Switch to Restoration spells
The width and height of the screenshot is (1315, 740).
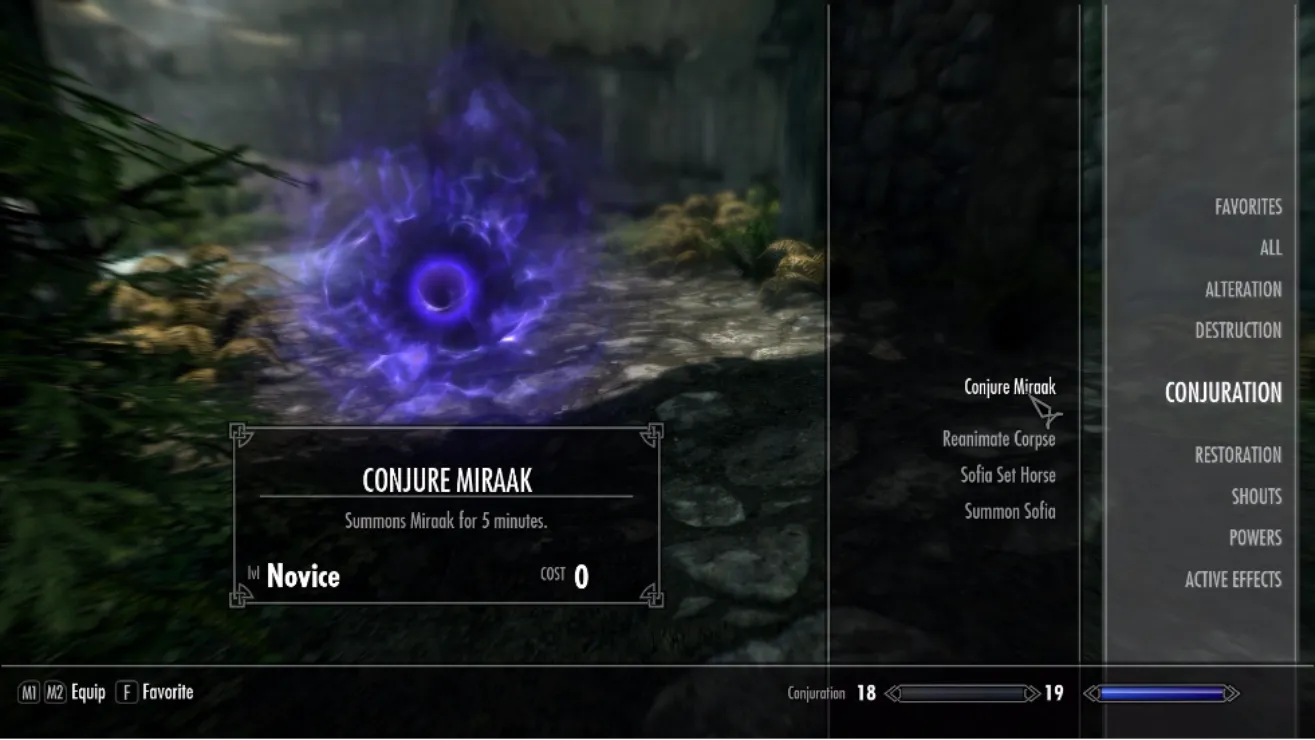click(x=1237, y=455)
